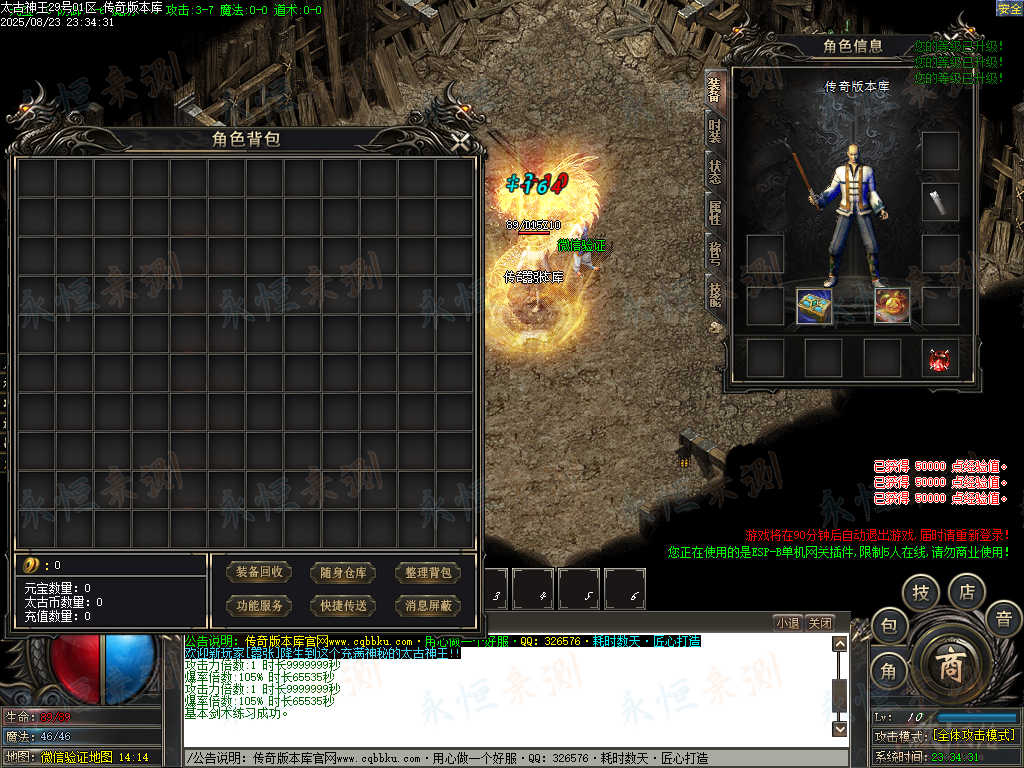
Task: Select the fiery orange orb equipment slot
Action: [x=892, y=306]
